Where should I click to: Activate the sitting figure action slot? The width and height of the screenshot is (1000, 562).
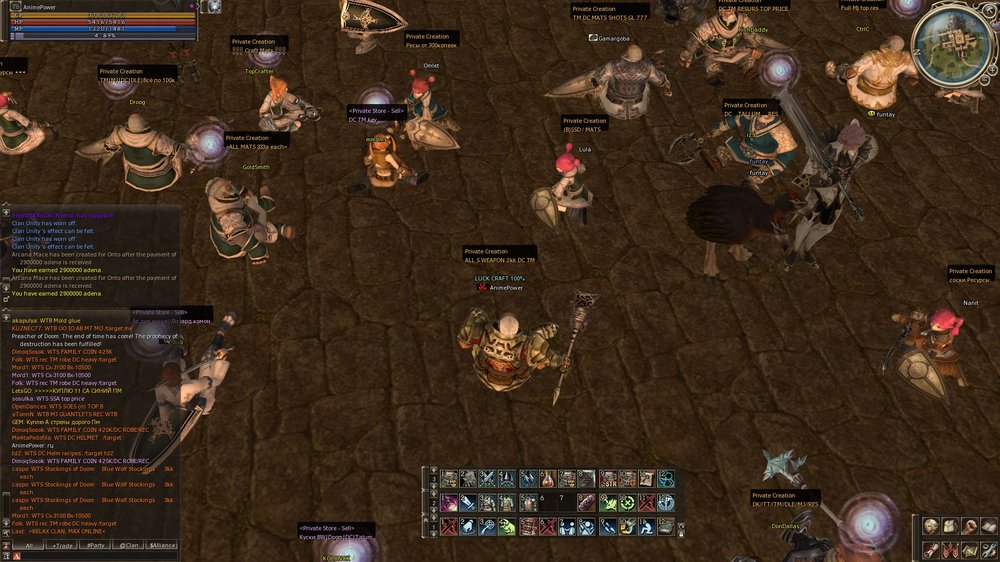click(x=645, y=526)
